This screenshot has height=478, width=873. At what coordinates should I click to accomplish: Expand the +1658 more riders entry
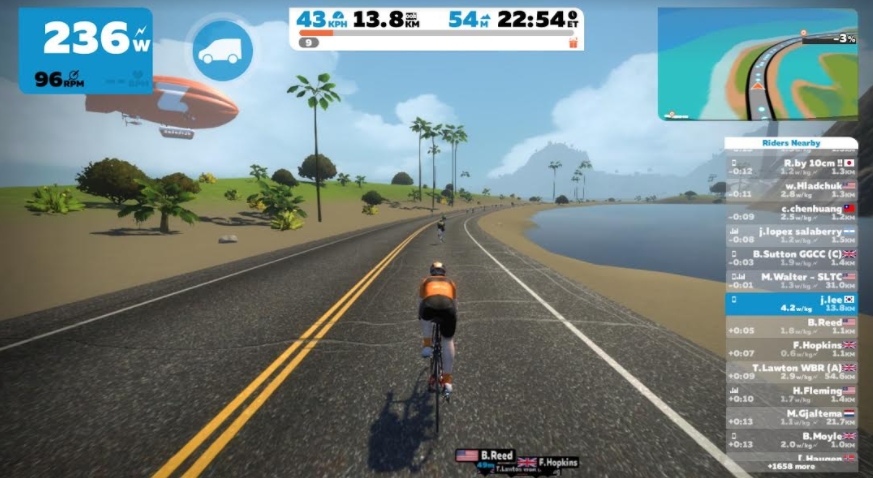791,467
